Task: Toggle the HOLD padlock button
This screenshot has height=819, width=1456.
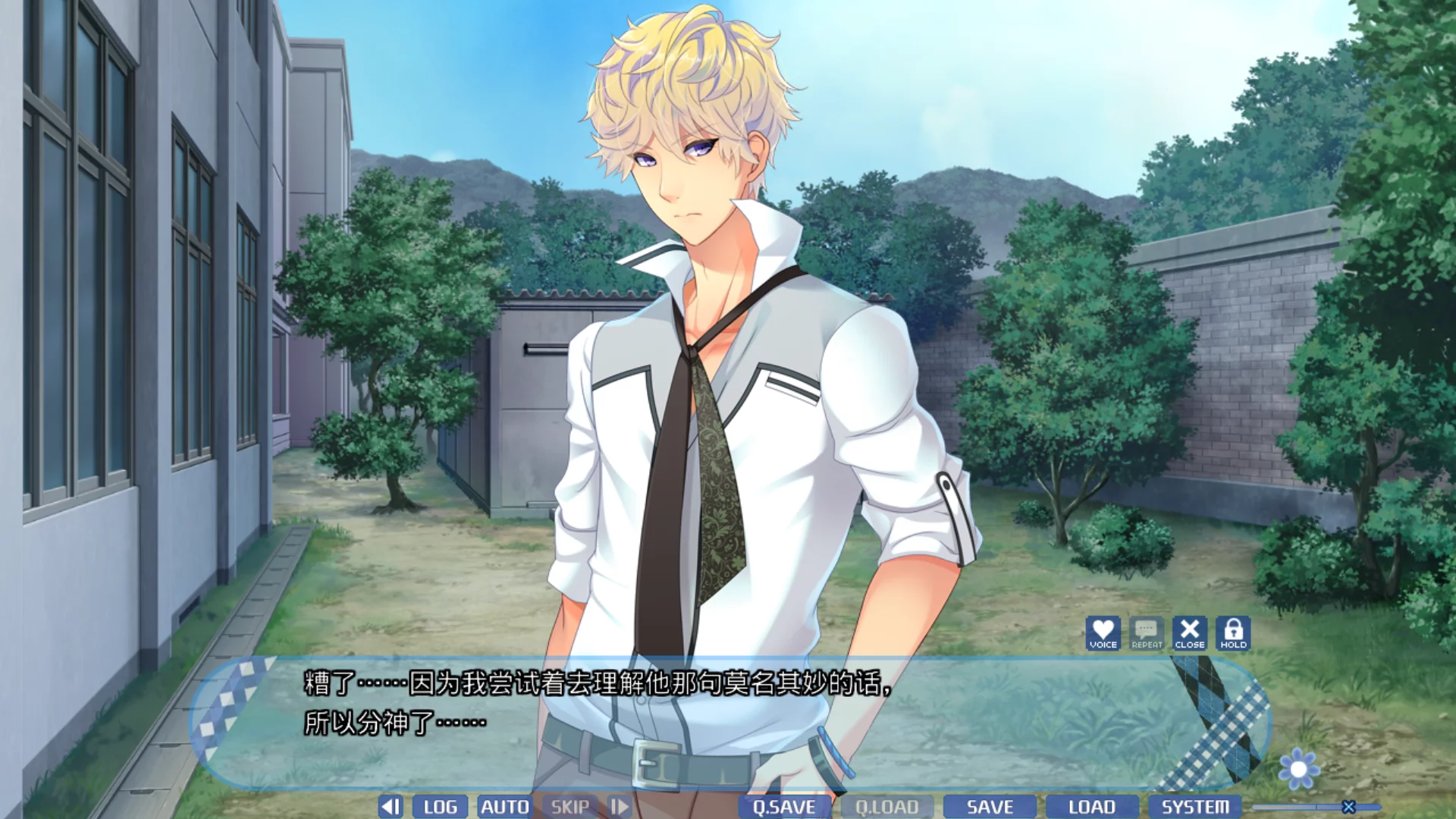Action: [x=1233, y=633]
